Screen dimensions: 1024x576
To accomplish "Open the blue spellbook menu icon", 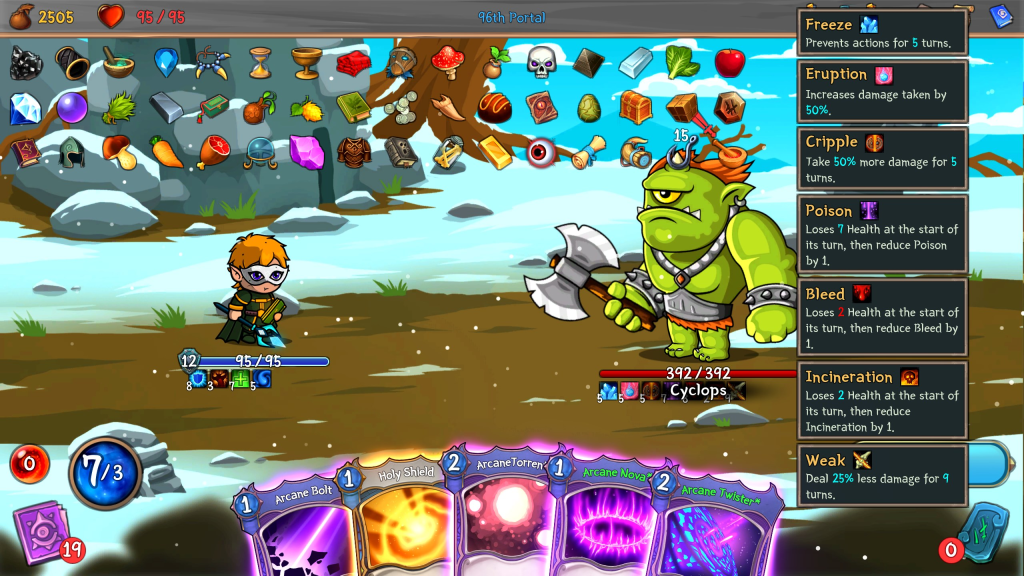I will pyautogui.click(x=1001, y=15).
